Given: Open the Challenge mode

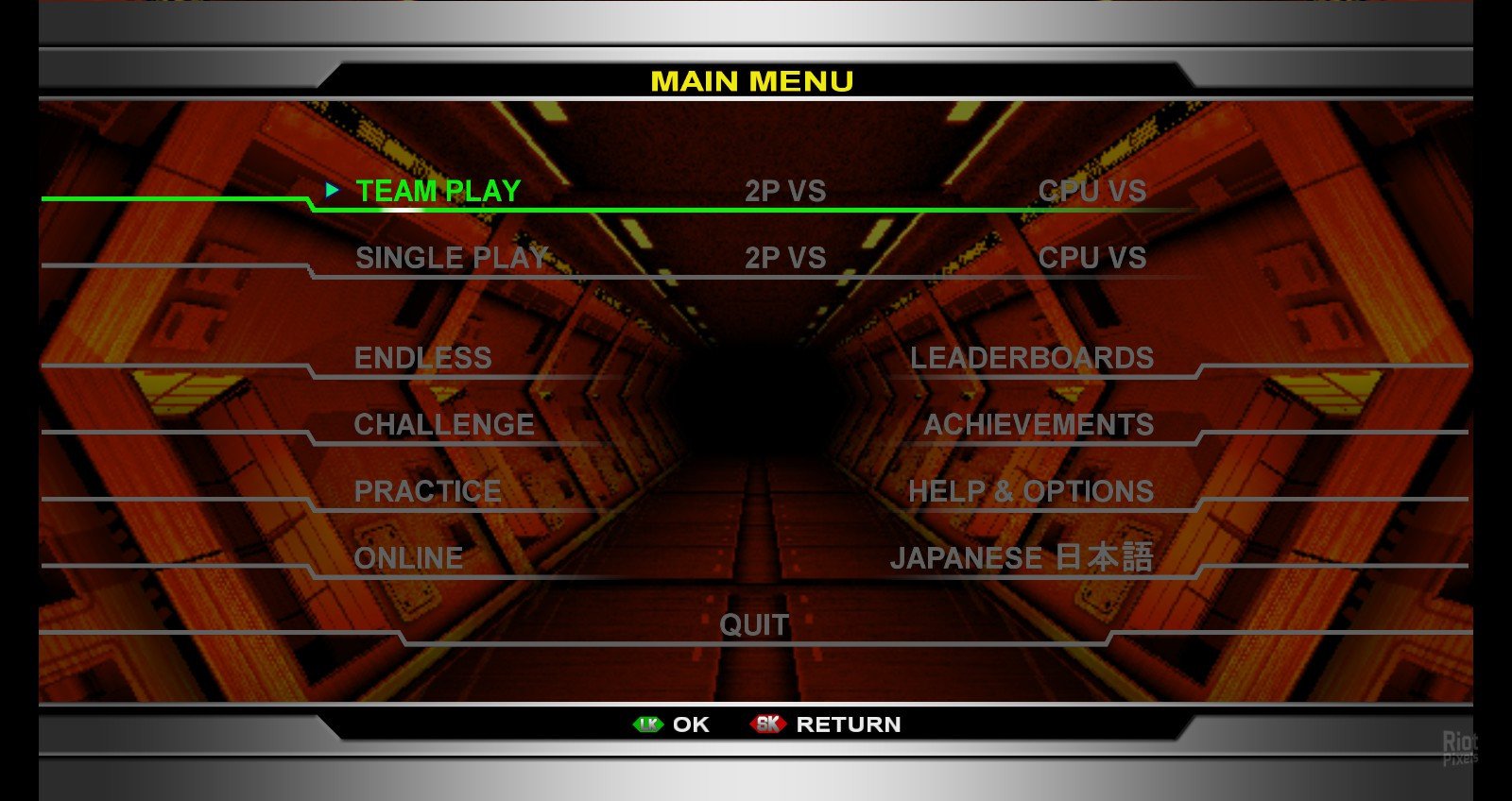Looking at the screenshot, I should tap(443, 425).
